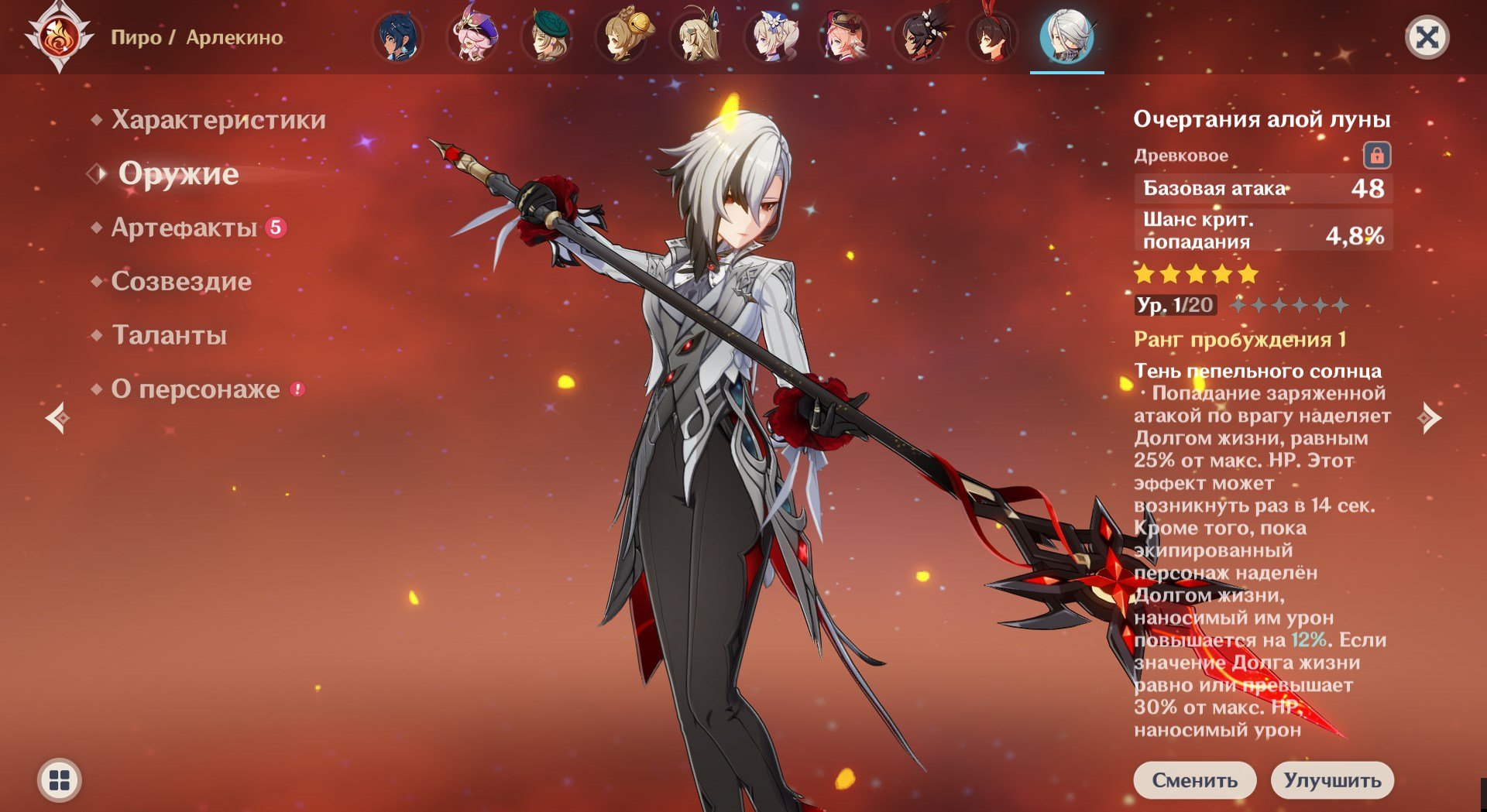Switch to the next character with the right arrow

(1429, 418)
